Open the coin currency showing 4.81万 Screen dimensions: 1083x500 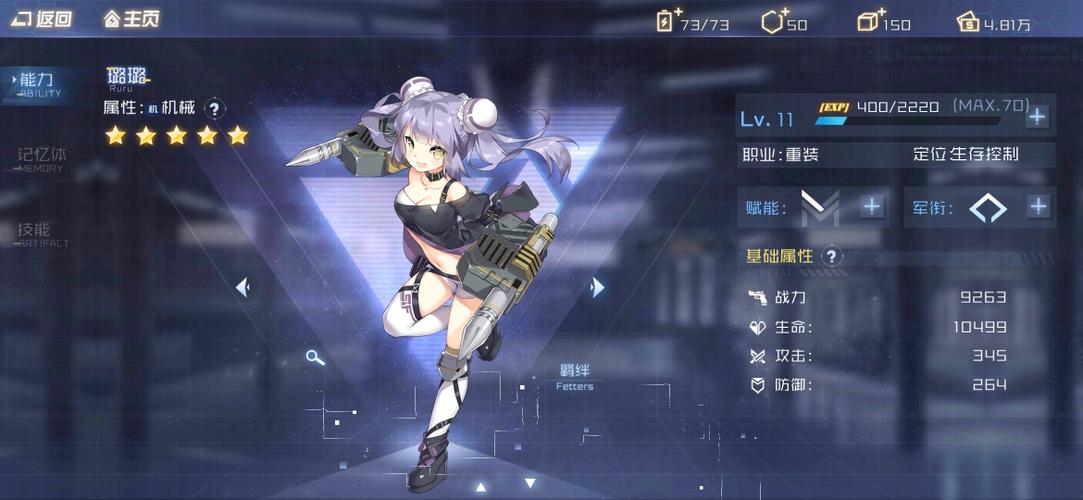click(x=968, y=21)
